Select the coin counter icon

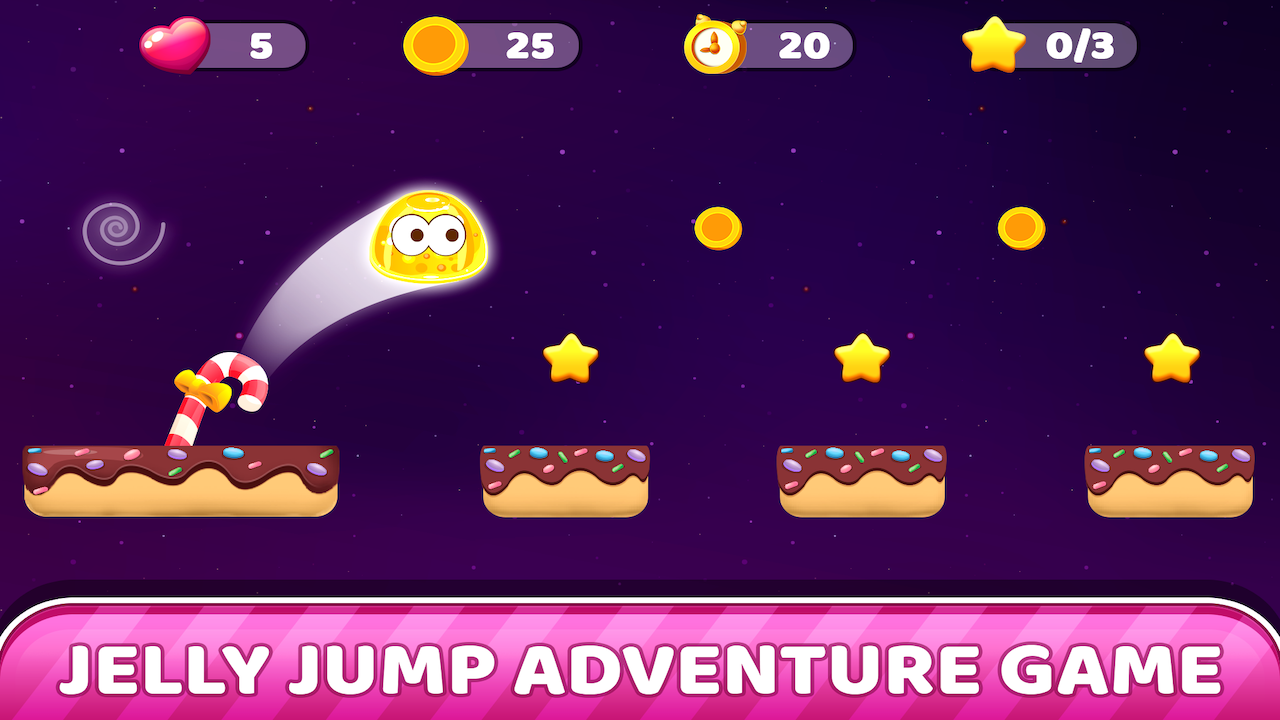coord(437,44)
